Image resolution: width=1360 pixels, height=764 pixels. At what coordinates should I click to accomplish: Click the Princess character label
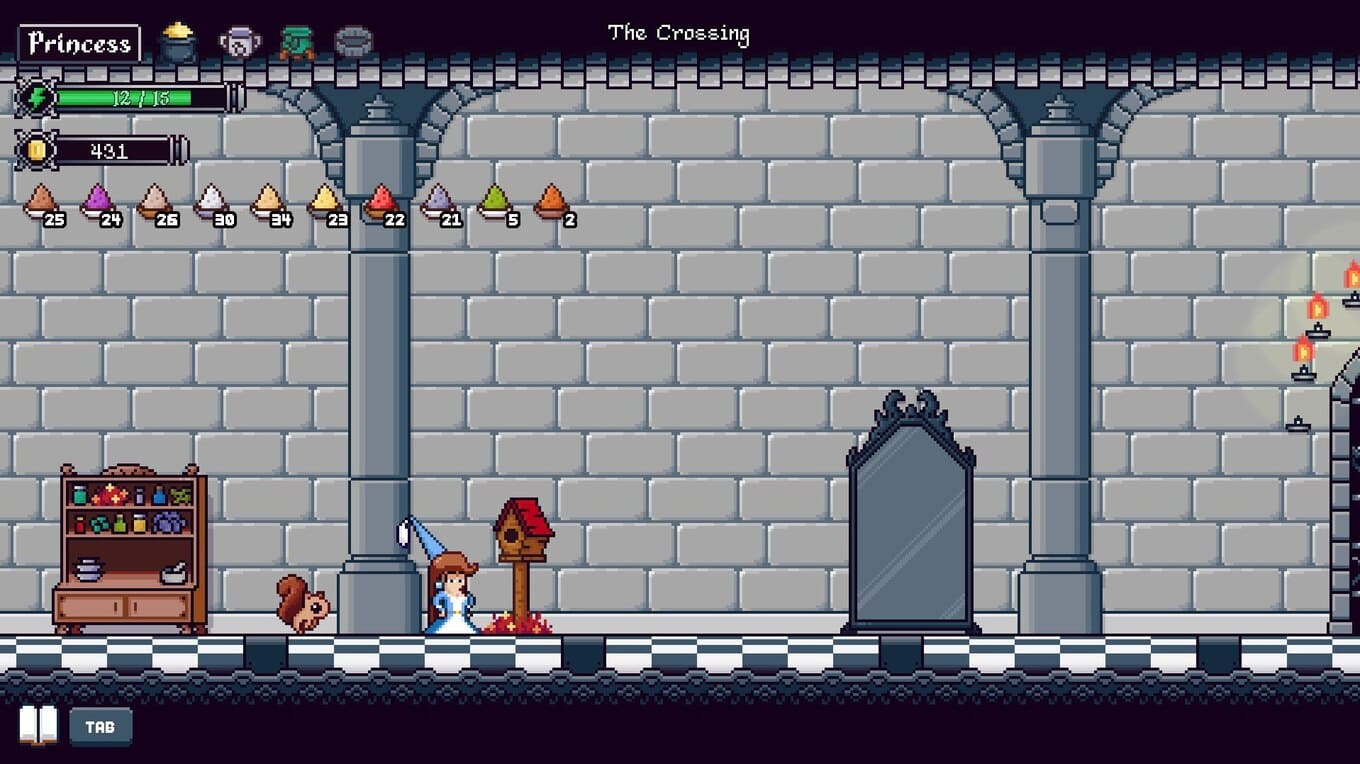[79, 43]
